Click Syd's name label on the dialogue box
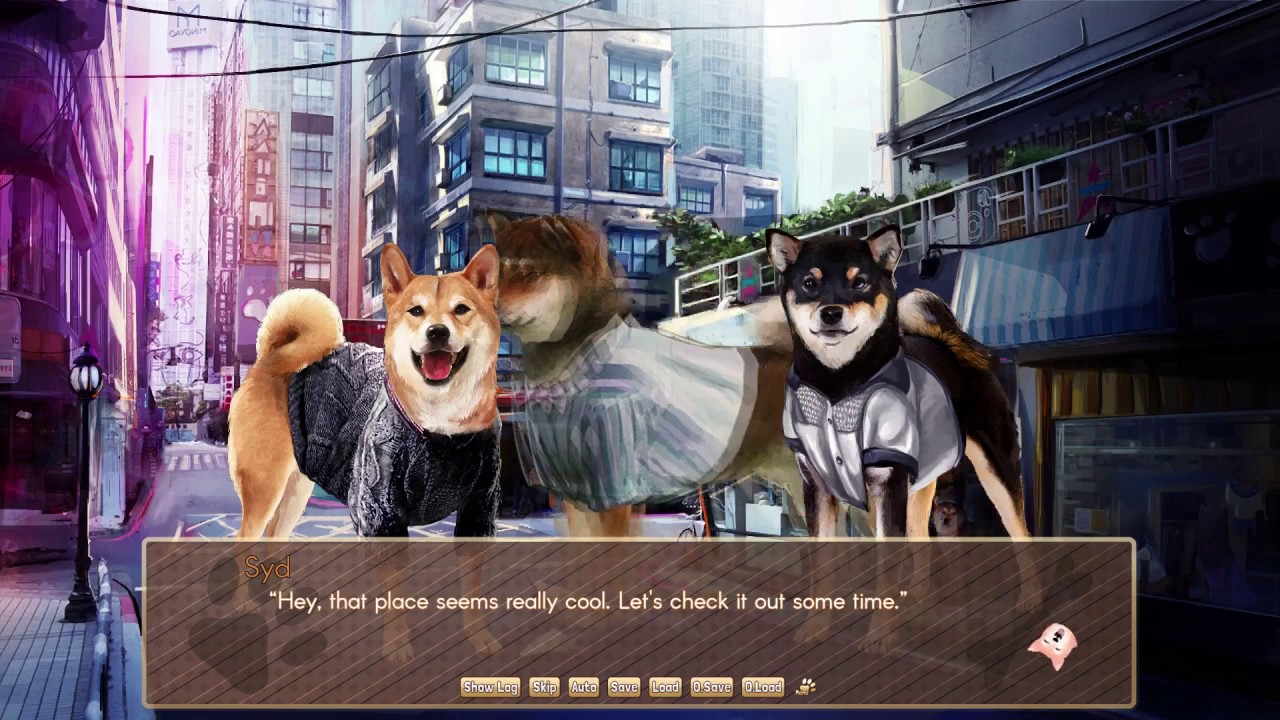1280x720 pixels. [266, 568]
